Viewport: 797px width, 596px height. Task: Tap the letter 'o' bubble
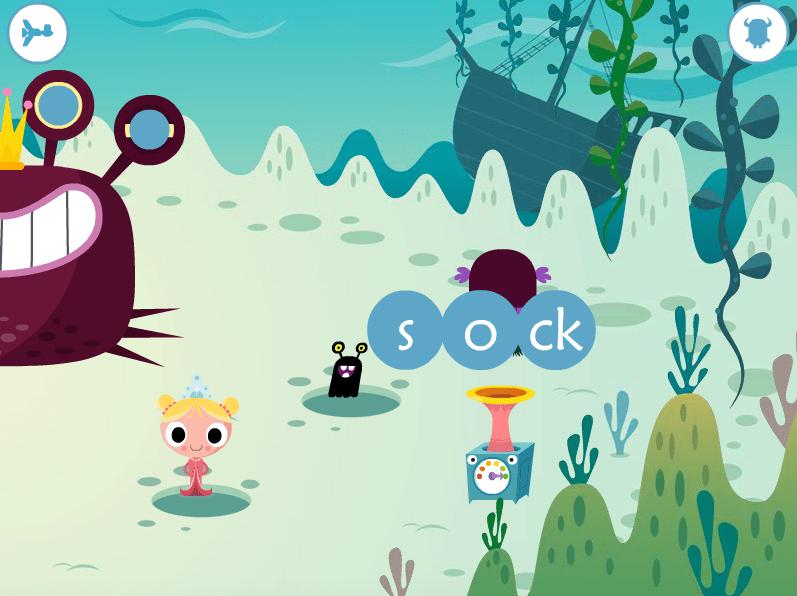coord(480,331)
